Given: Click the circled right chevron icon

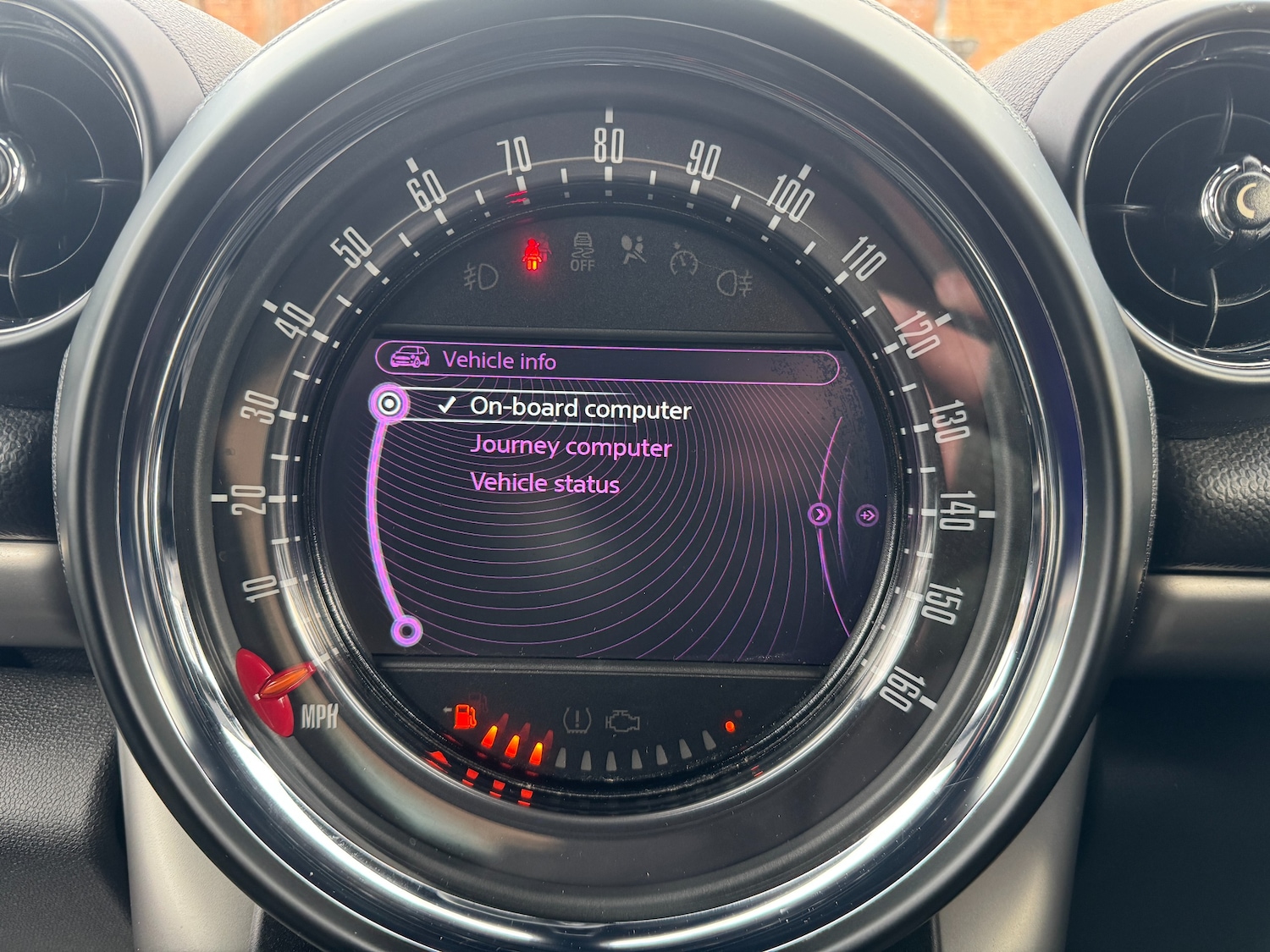Looking at the screenshot, I should tap(820, 514).
